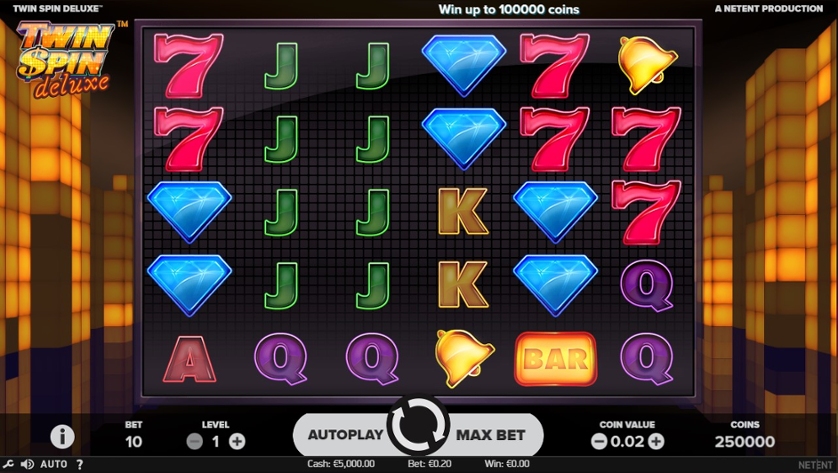This screenshot has height=473, width=838.
Task: Raise the coin value with plus
Action: (656, 441)
